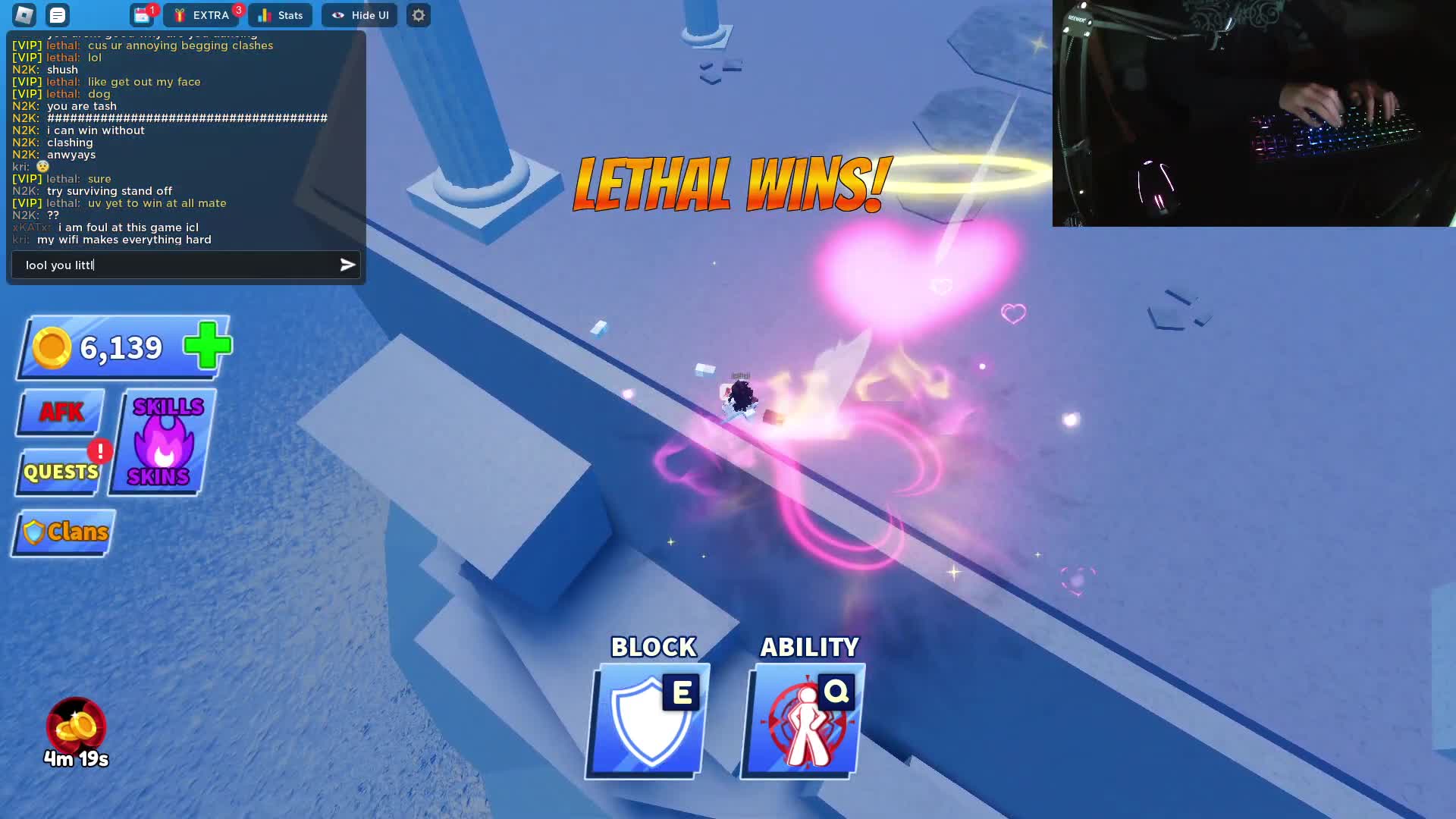Click the gift icon on EXTRA

[x=179, y=14]
